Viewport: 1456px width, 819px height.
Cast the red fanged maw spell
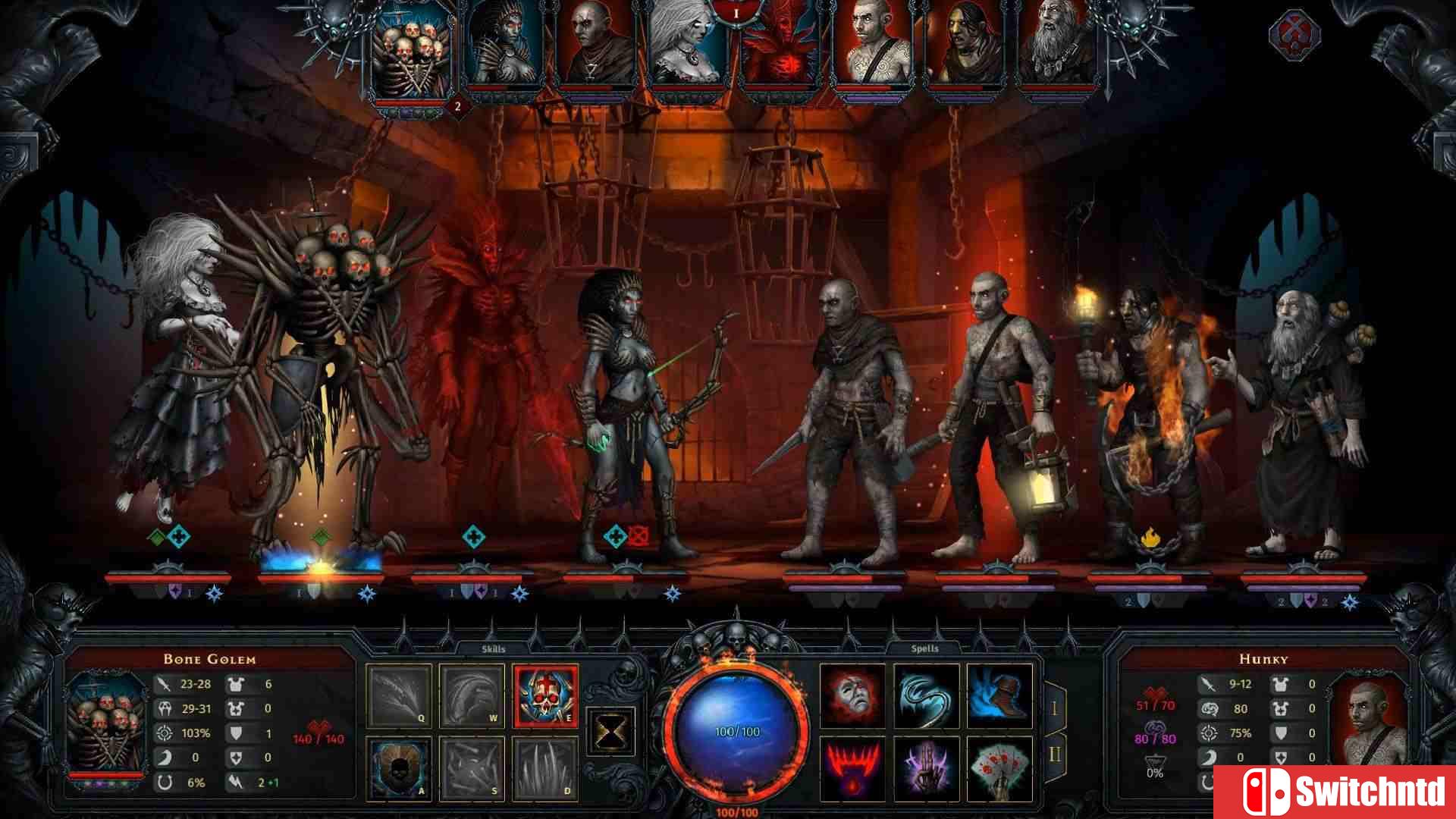click(853, 768)
